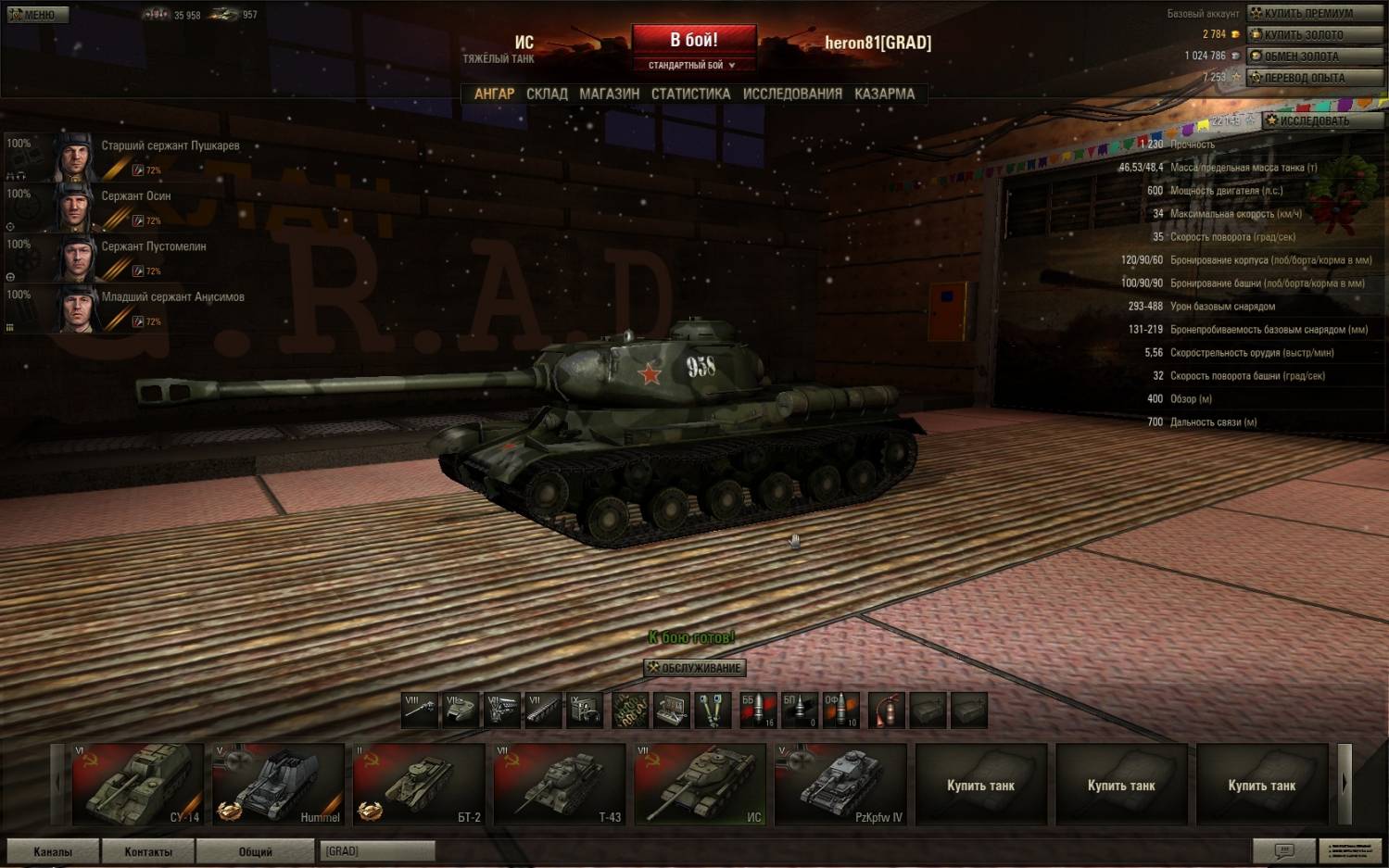Screen dimensions: 1389x868
Task: Click the КУПИТЬ ПРЕМИУМ button
Action: (1315, 13)
